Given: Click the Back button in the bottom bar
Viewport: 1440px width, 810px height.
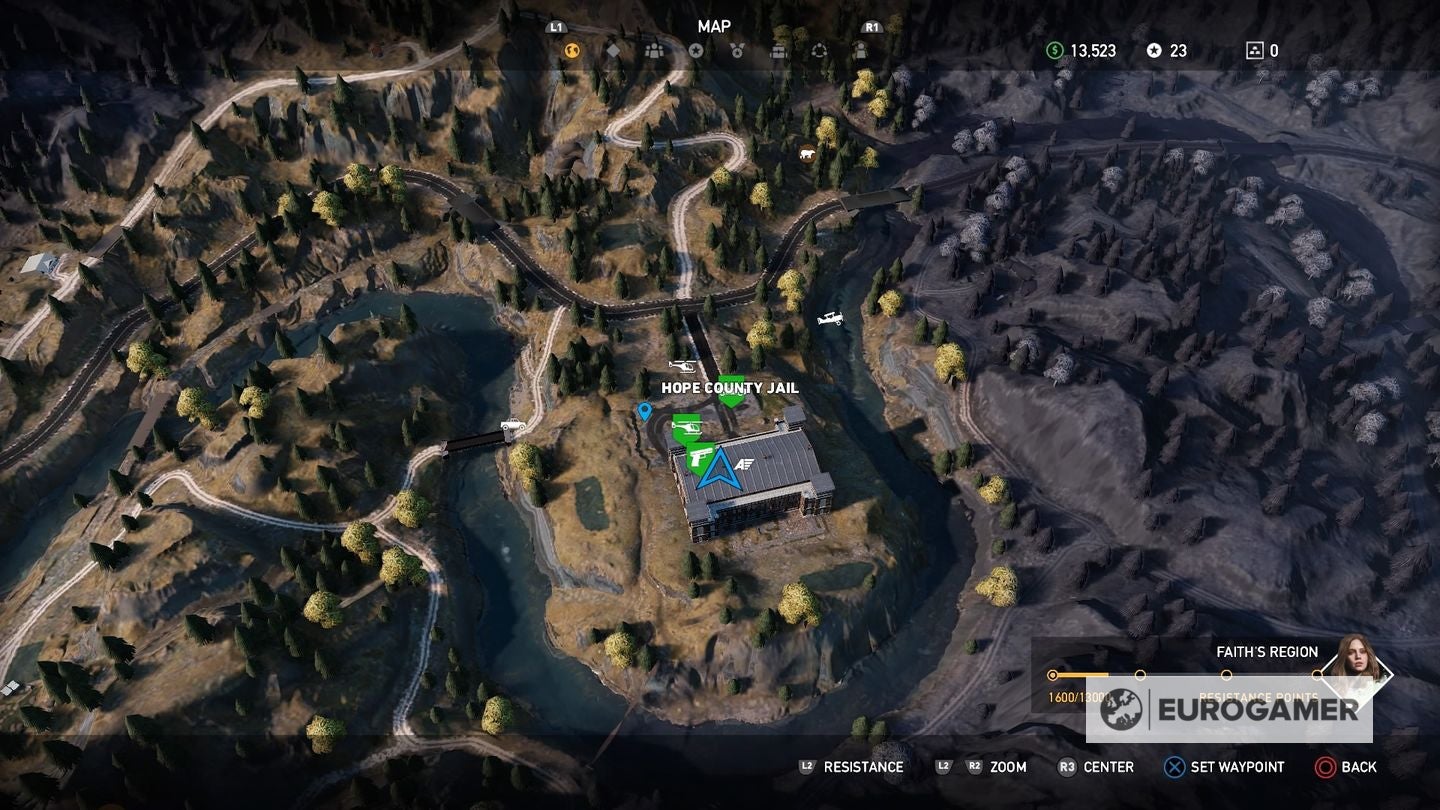Looking at the screenshot, I should click(1351, 768).
